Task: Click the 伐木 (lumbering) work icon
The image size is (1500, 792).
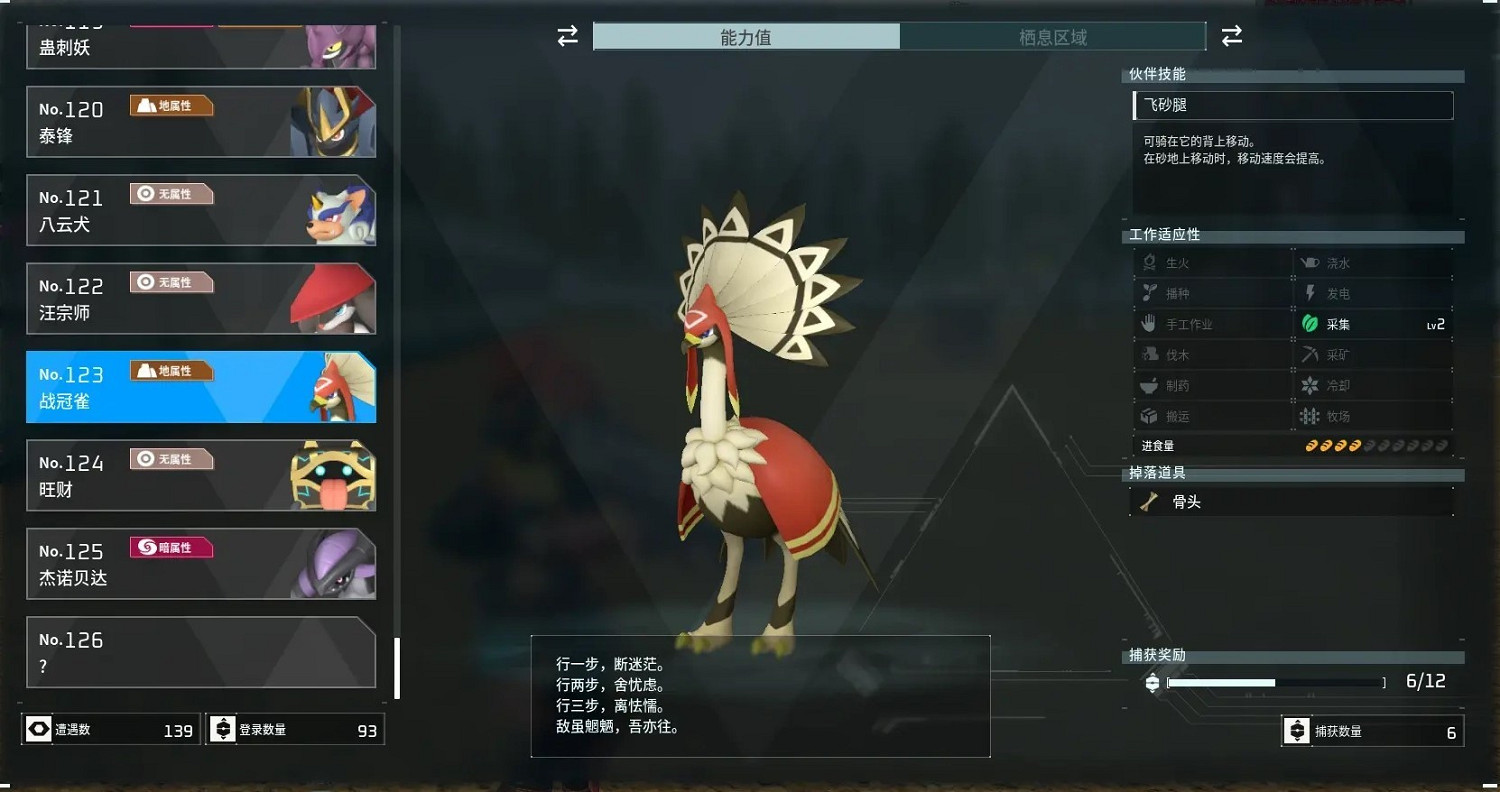Action: 1151,354
